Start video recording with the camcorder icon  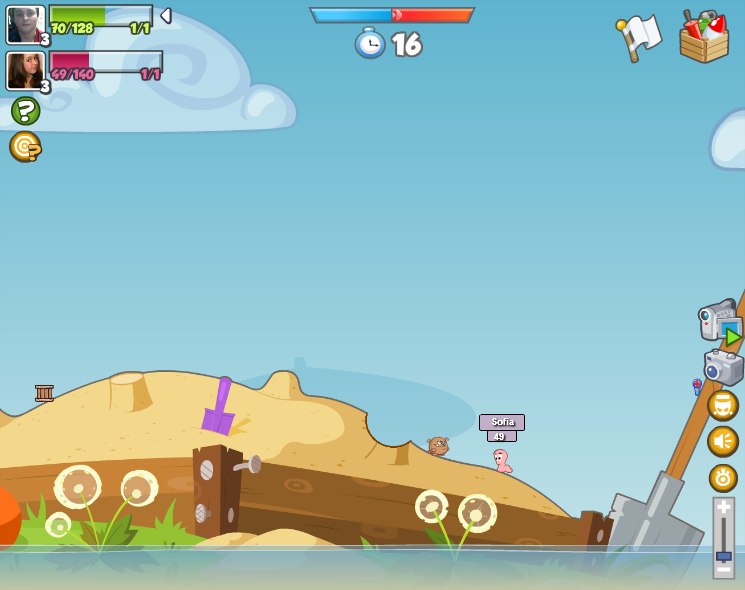pyautogui.click(x=719, y=323)
